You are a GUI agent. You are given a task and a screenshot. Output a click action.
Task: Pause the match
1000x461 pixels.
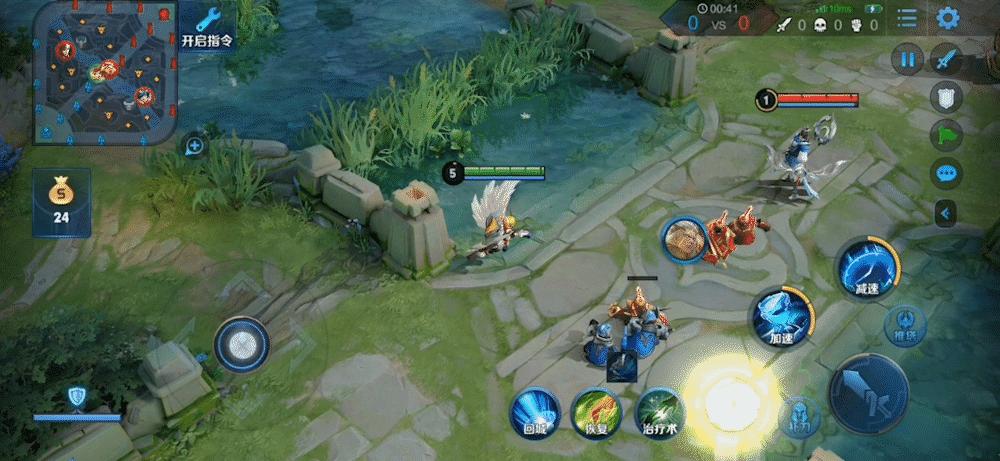(907, 60)
